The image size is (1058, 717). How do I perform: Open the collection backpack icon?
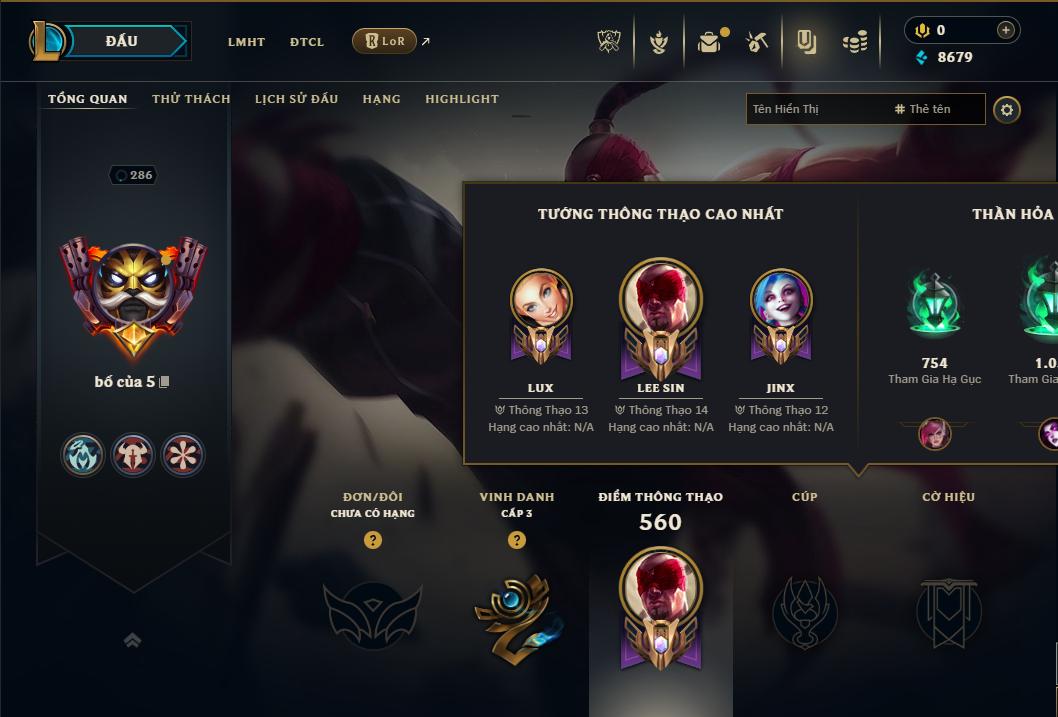coord(709,42)
